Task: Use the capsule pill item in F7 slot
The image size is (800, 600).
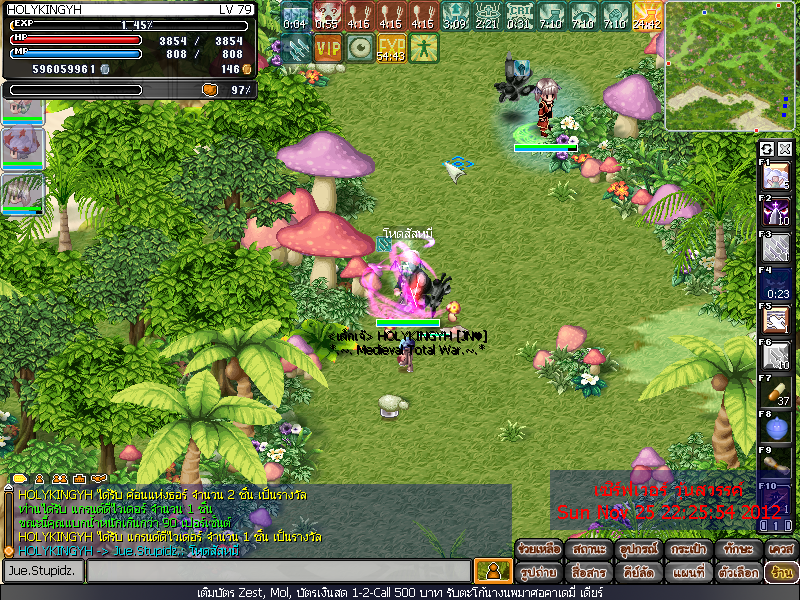Action: coord(777,392)
